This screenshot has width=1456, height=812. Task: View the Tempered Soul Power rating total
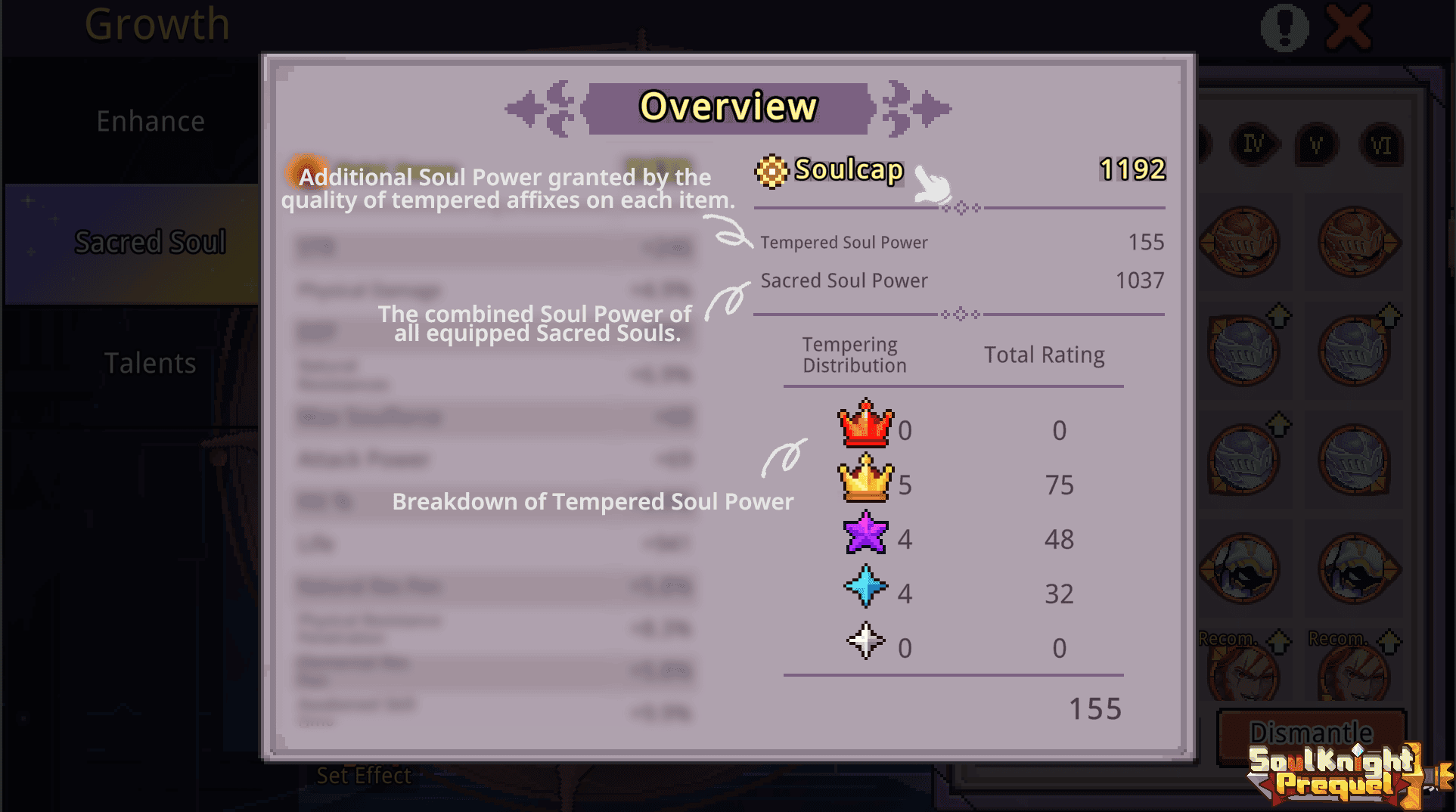point(1094,708)
